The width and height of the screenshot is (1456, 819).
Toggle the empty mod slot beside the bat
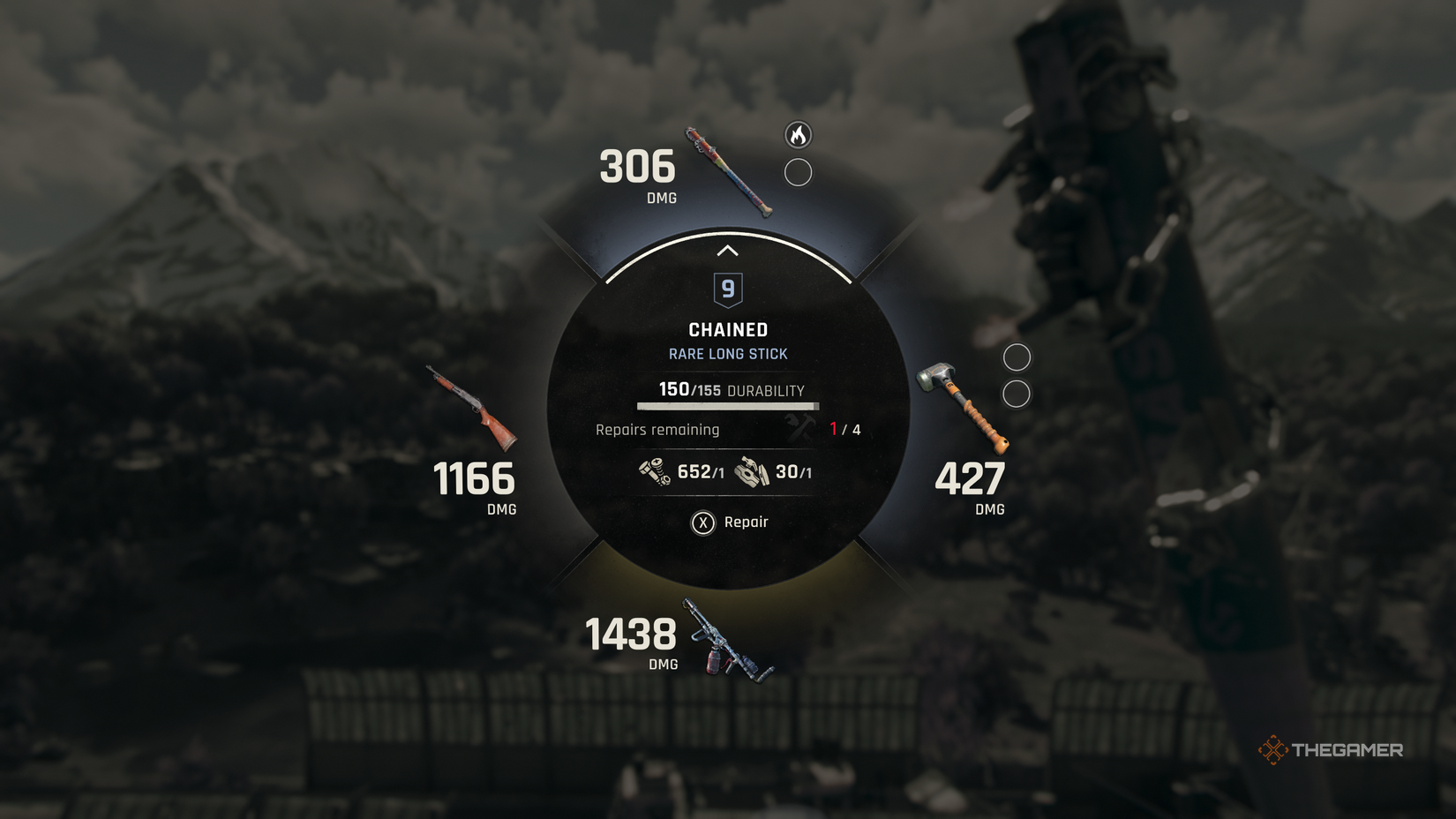(x=799, y=172)
